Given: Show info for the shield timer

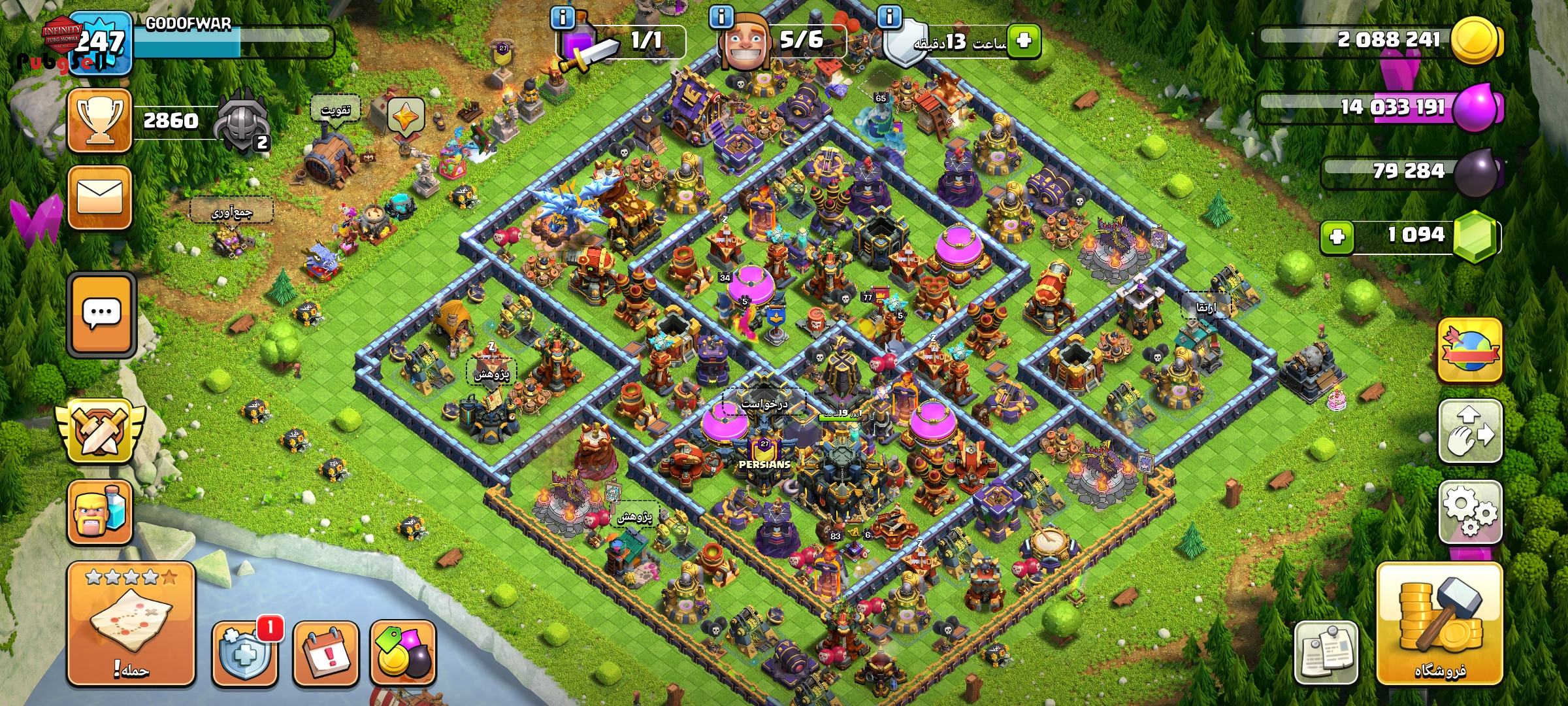Looking at the screenshot, I should tap(889, 17).
